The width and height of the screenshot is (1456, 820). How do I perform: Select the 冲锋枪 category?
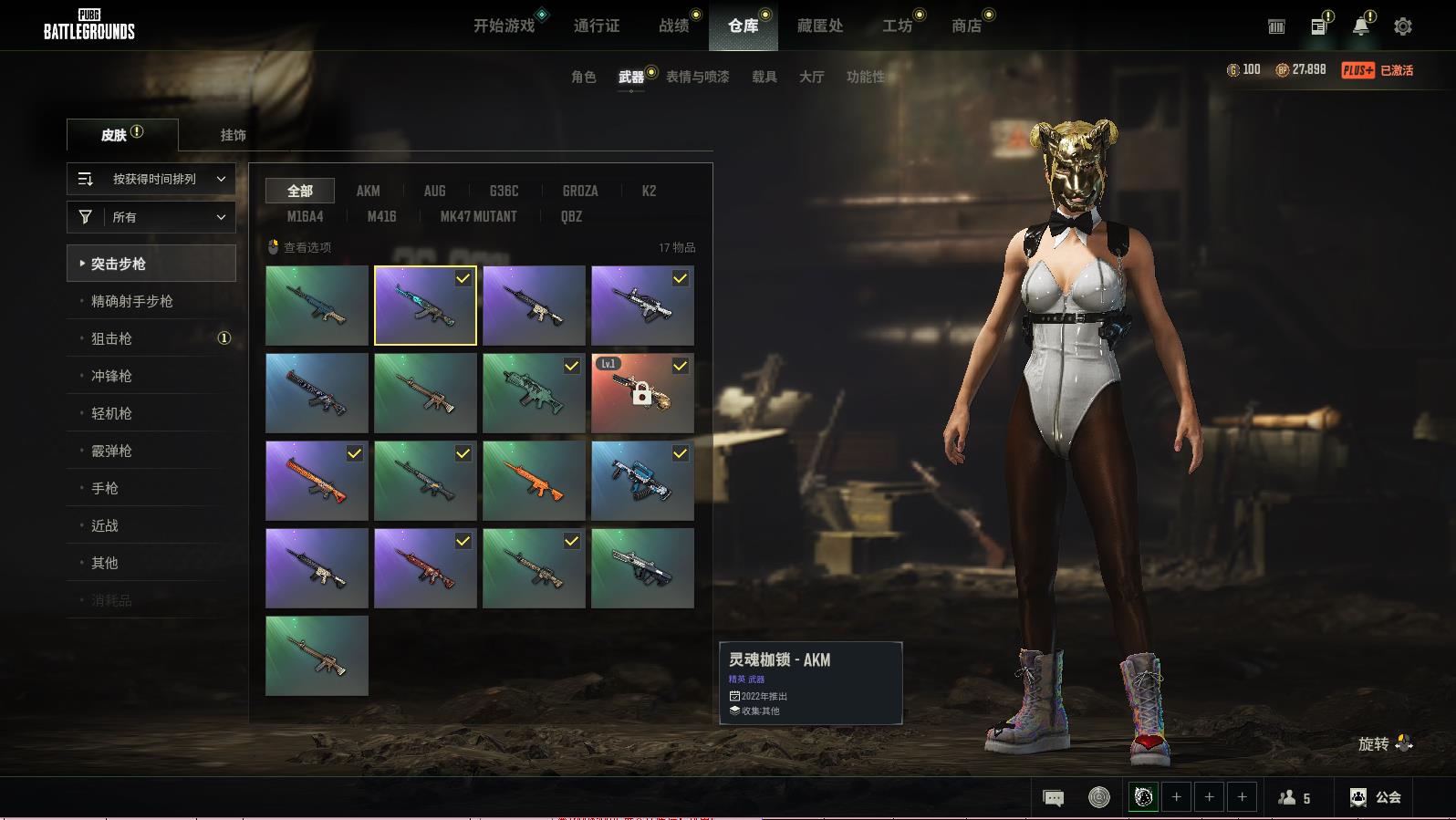(x=111, y=376)
